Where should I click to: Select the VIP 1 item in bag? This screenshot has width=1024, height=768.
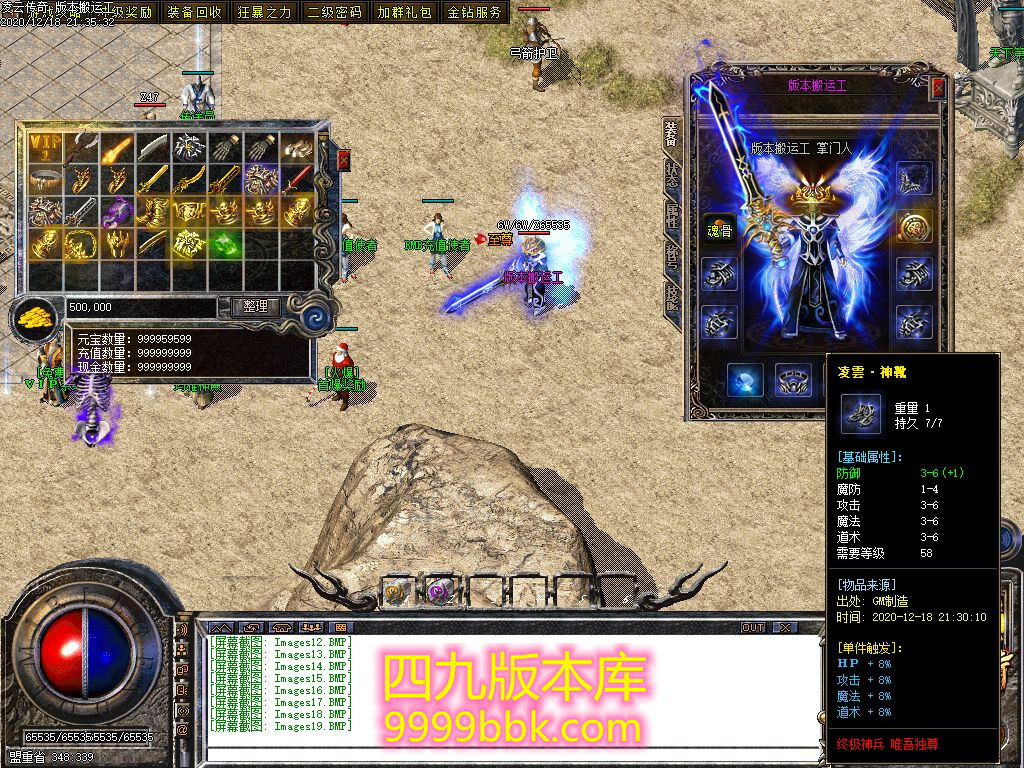(x=46, y=148)
